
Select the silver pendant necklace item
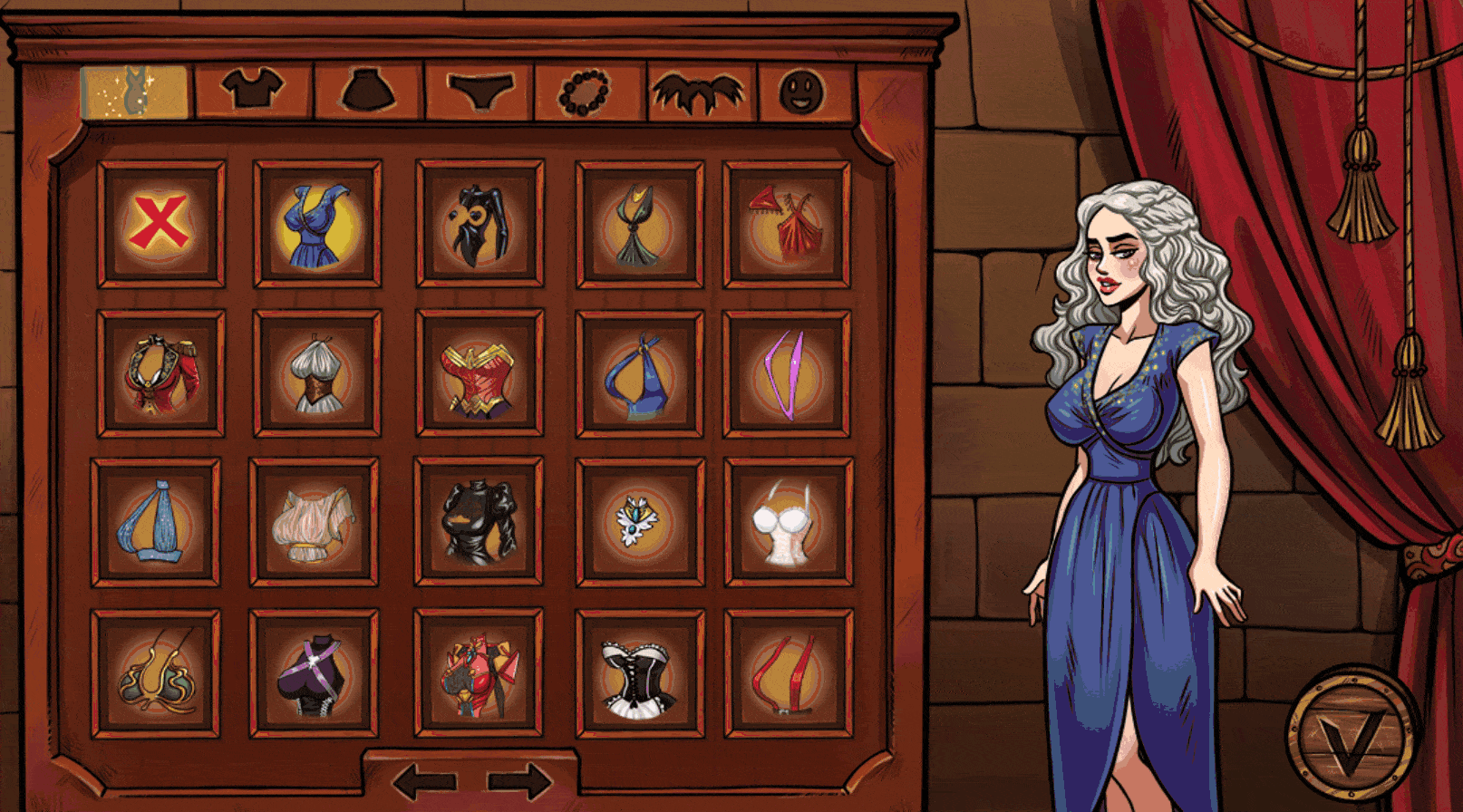[x=635, y=524]
